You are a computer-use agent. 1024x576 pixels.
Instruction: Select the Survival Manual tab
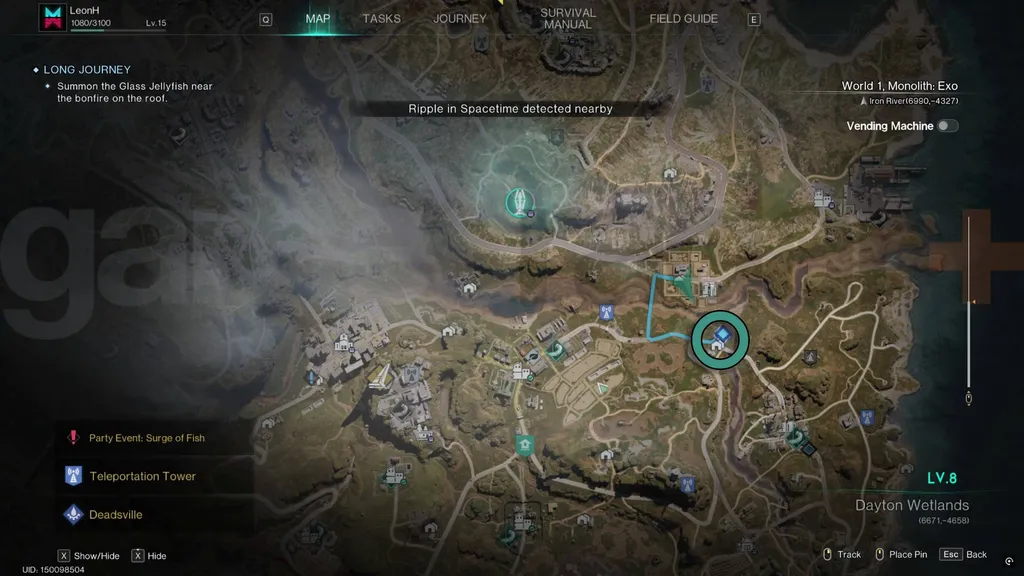pyautogui.click(x=567, y=19)
